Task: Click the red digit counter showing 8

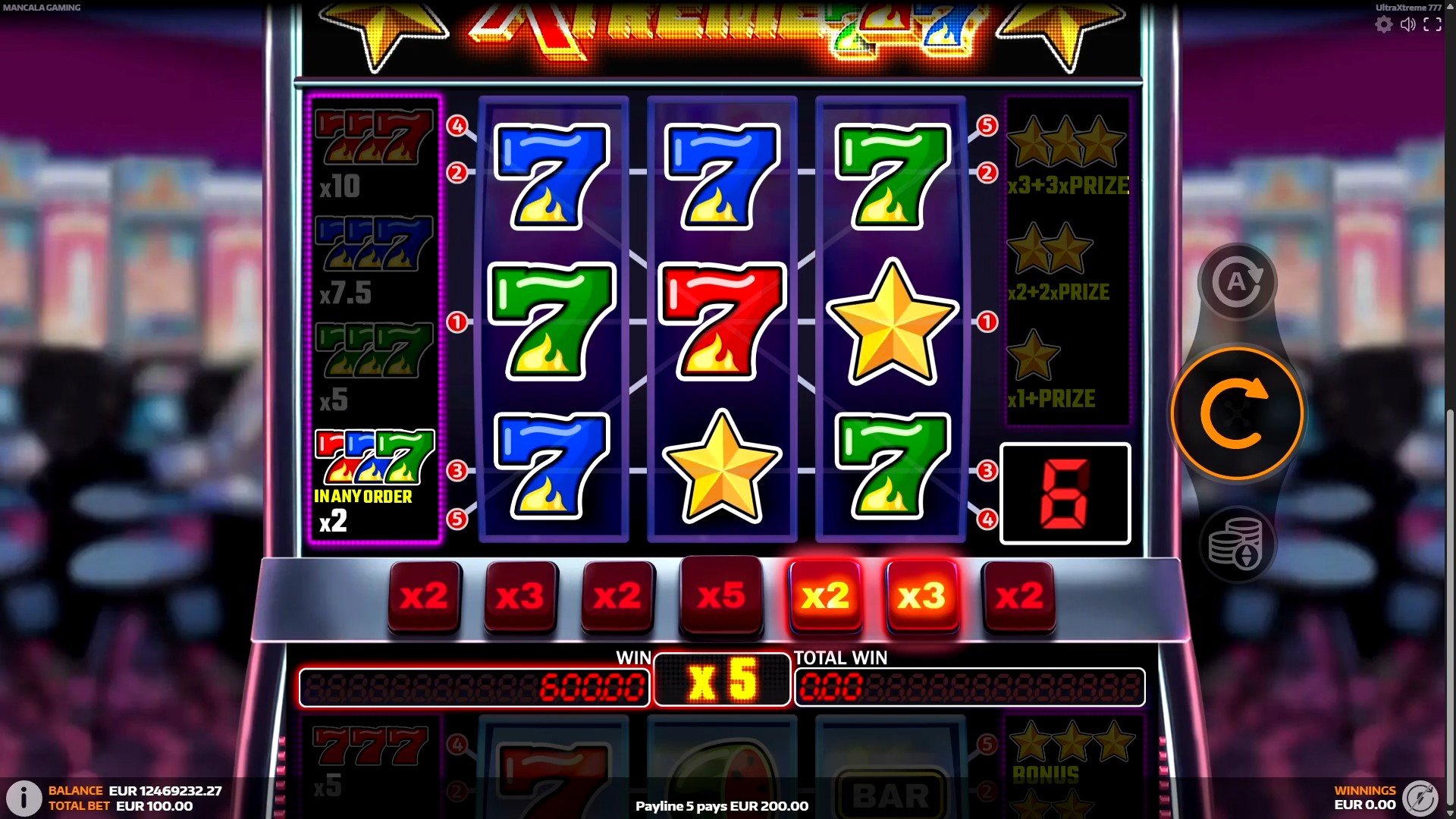Action: 1065,492
